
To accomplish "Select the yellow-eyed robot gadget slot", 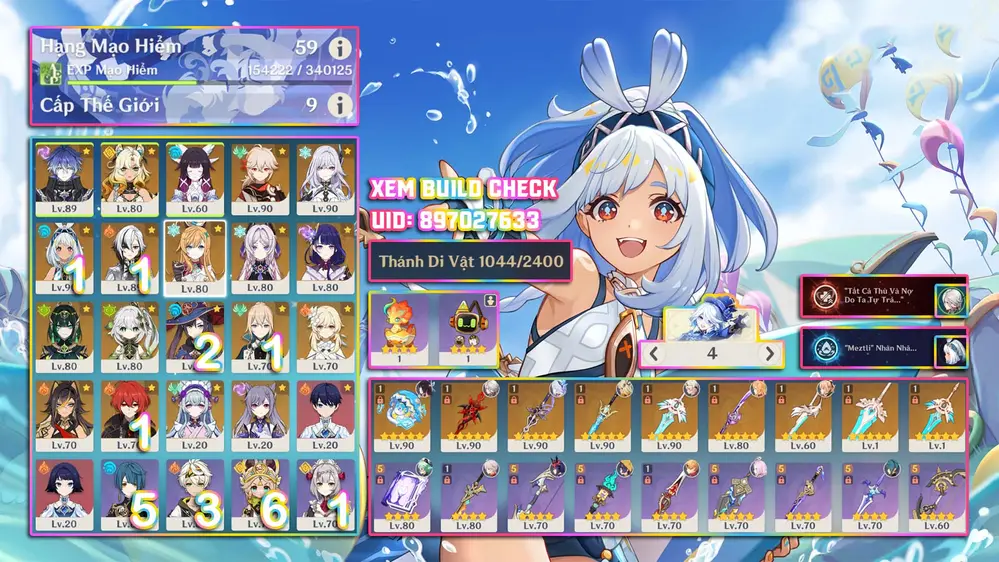I will coord(469,328).
